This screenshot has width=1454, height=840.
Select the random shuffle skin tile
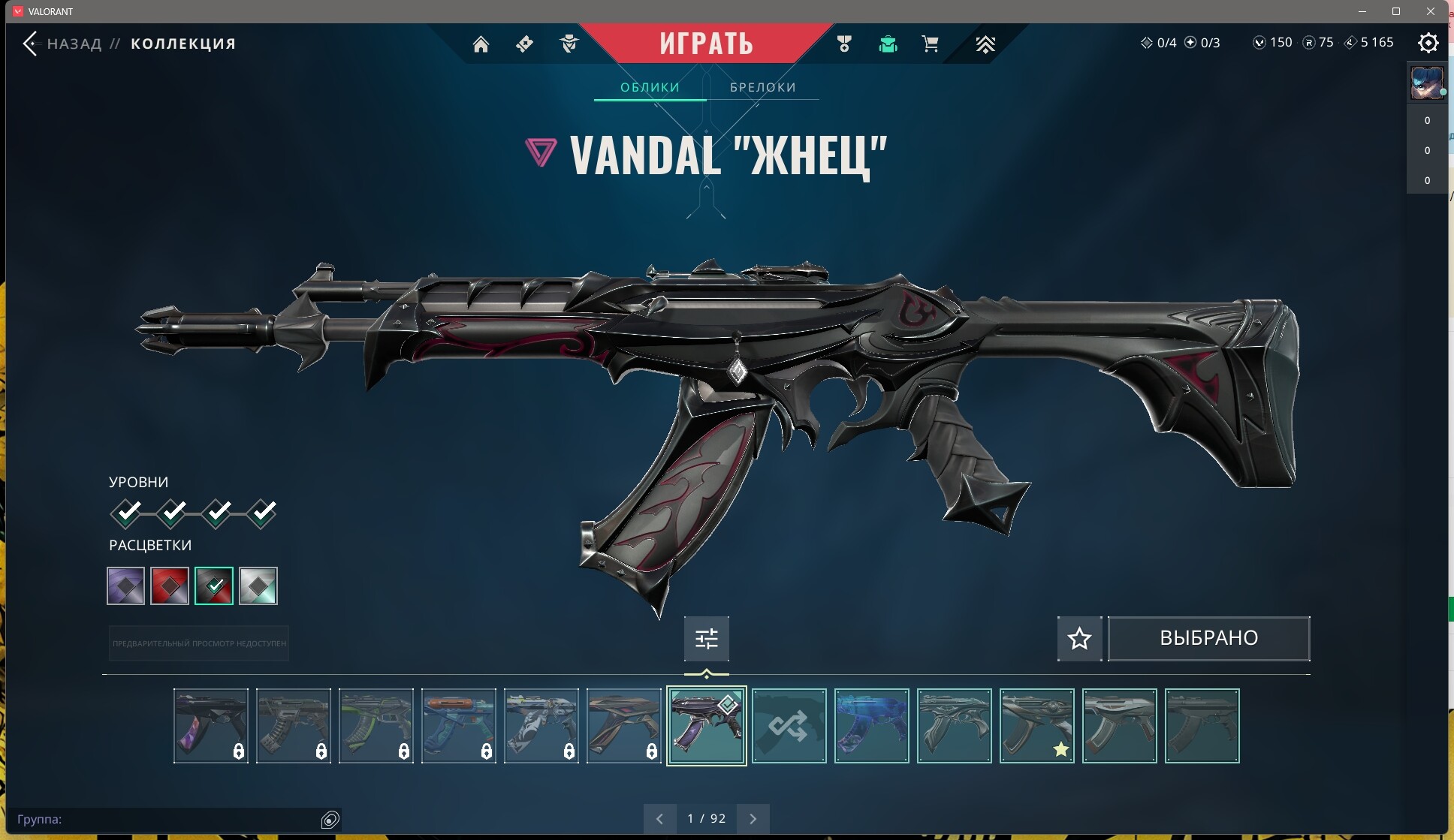[789, 726]
